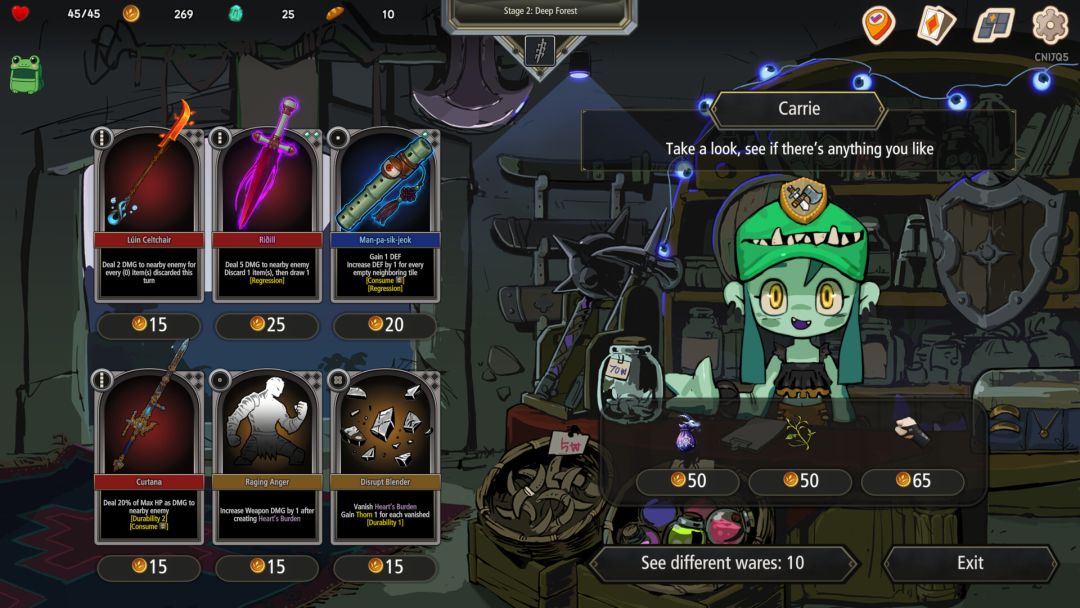Buy the fist glove item for 65

912,432
